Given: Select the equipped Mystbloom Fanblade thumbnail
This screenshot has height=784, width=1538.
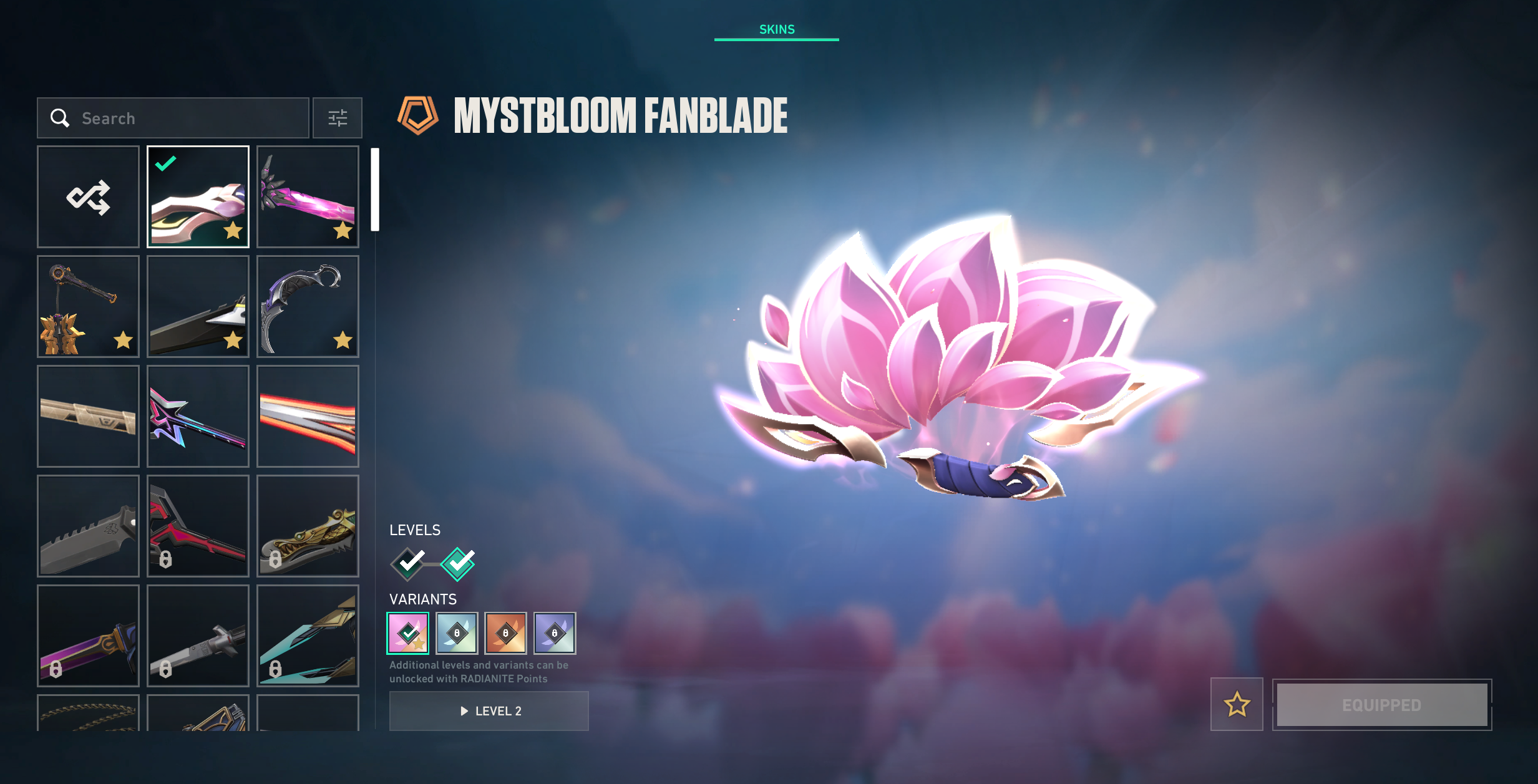Looking at the screenshot, I should point(198,197).
